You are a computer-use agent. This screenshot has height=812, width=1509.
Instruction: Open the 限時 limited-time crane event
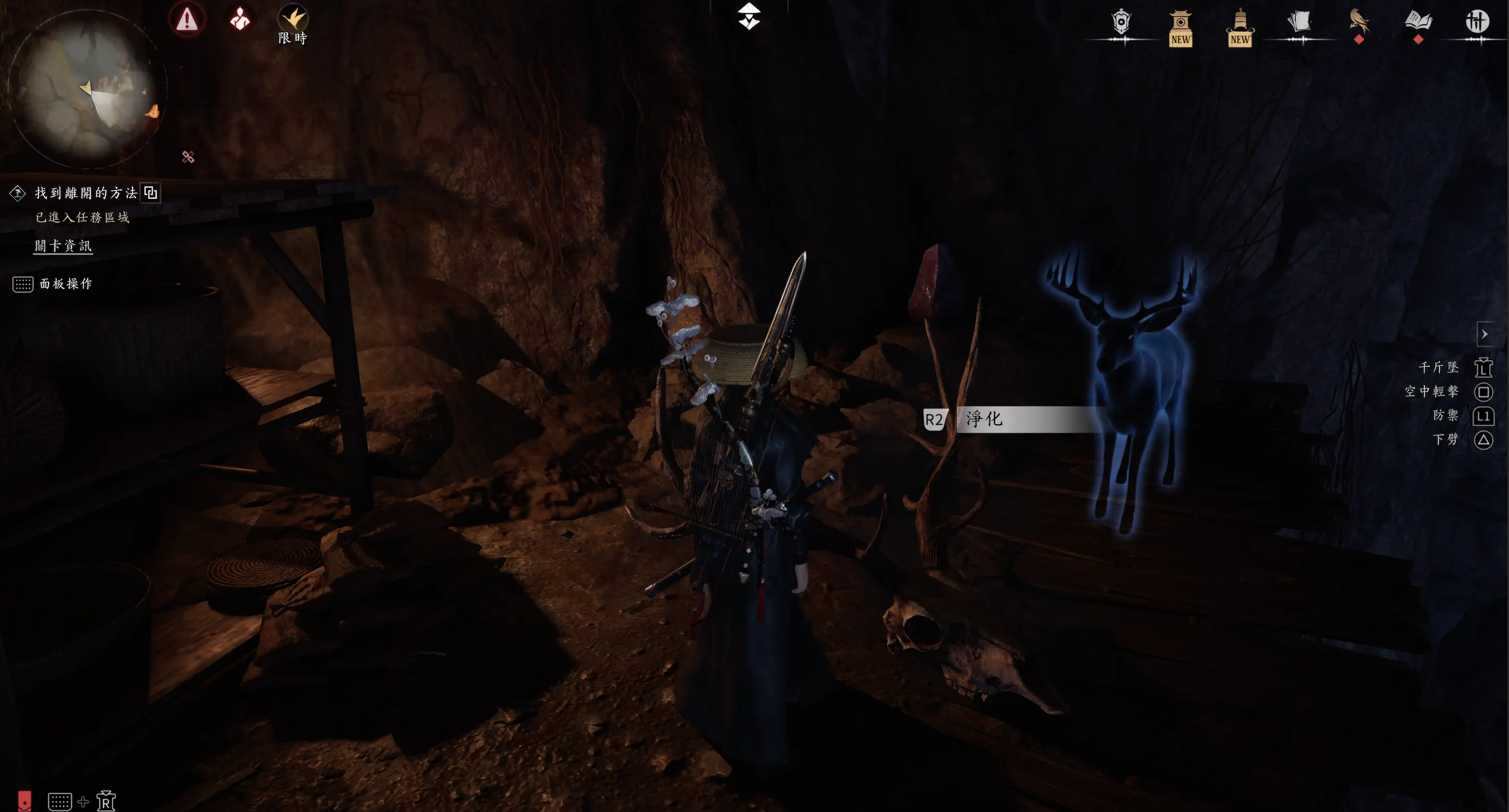click(x=292, y=23)
